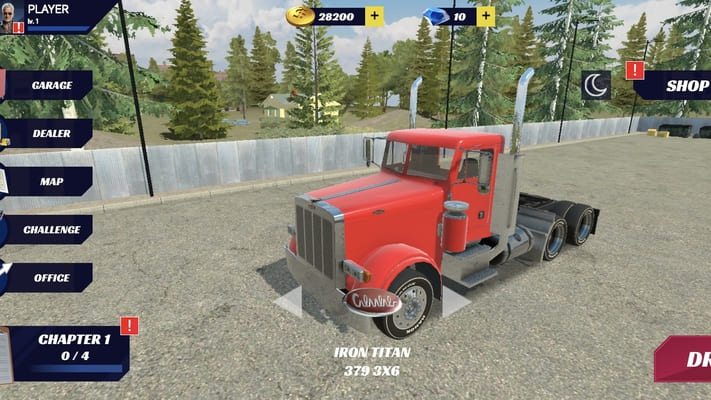The image size is (711, 400).
Task: Buy more blue diamonds with plus button
Action: tap(485, 16)
